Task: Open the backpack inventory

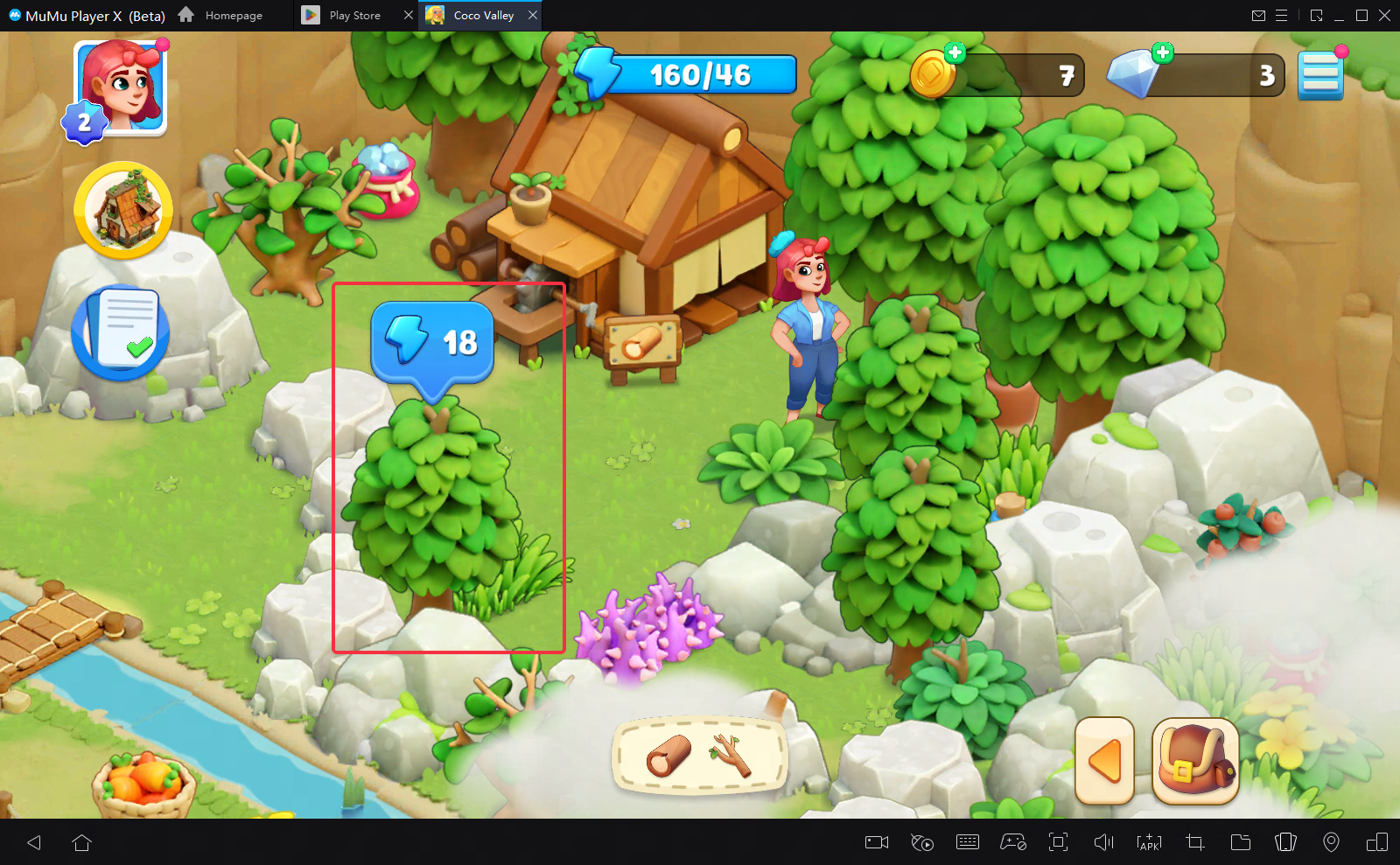Action: [1196, 761]
